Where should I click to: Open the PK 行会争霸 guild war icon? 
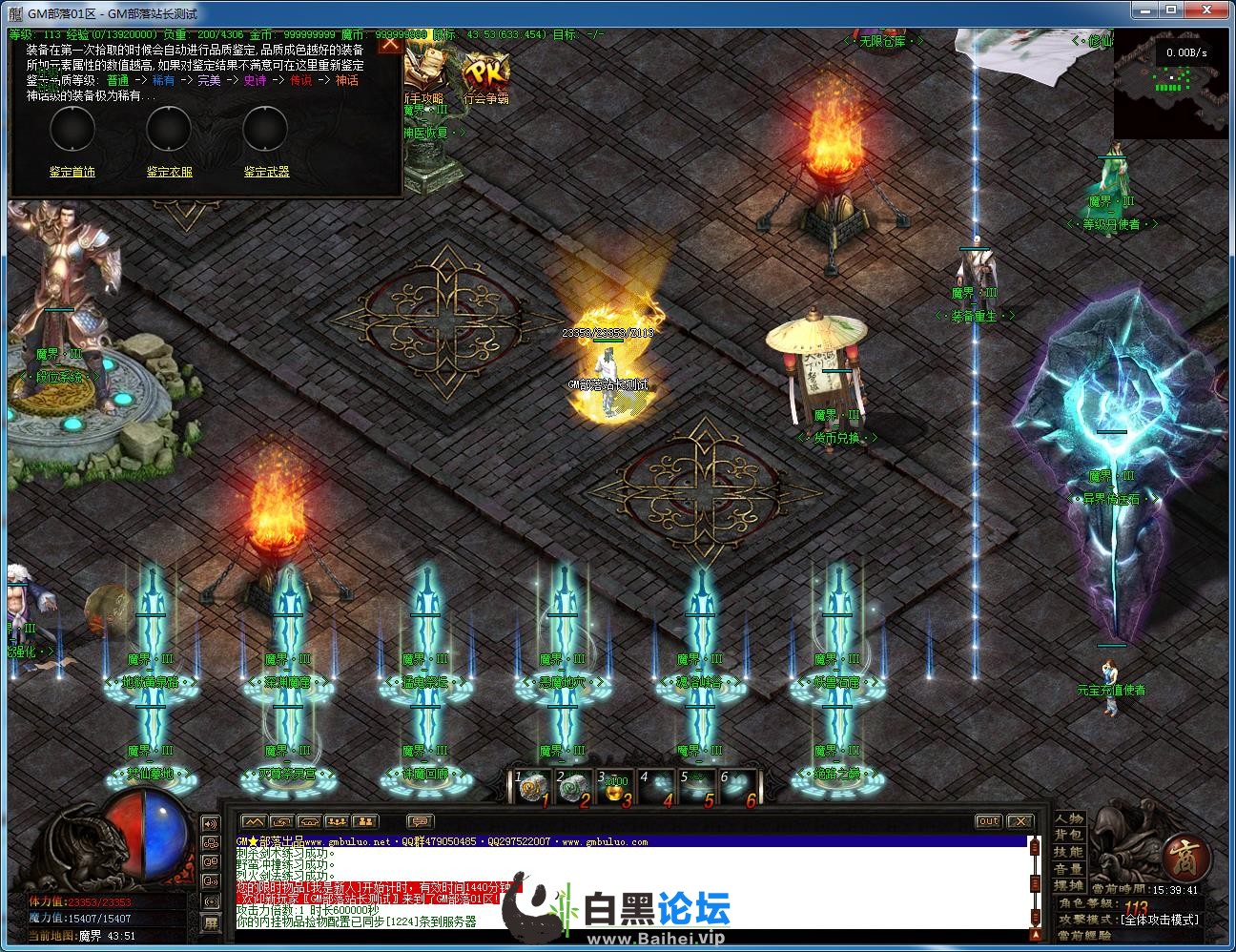pos(485,76)
